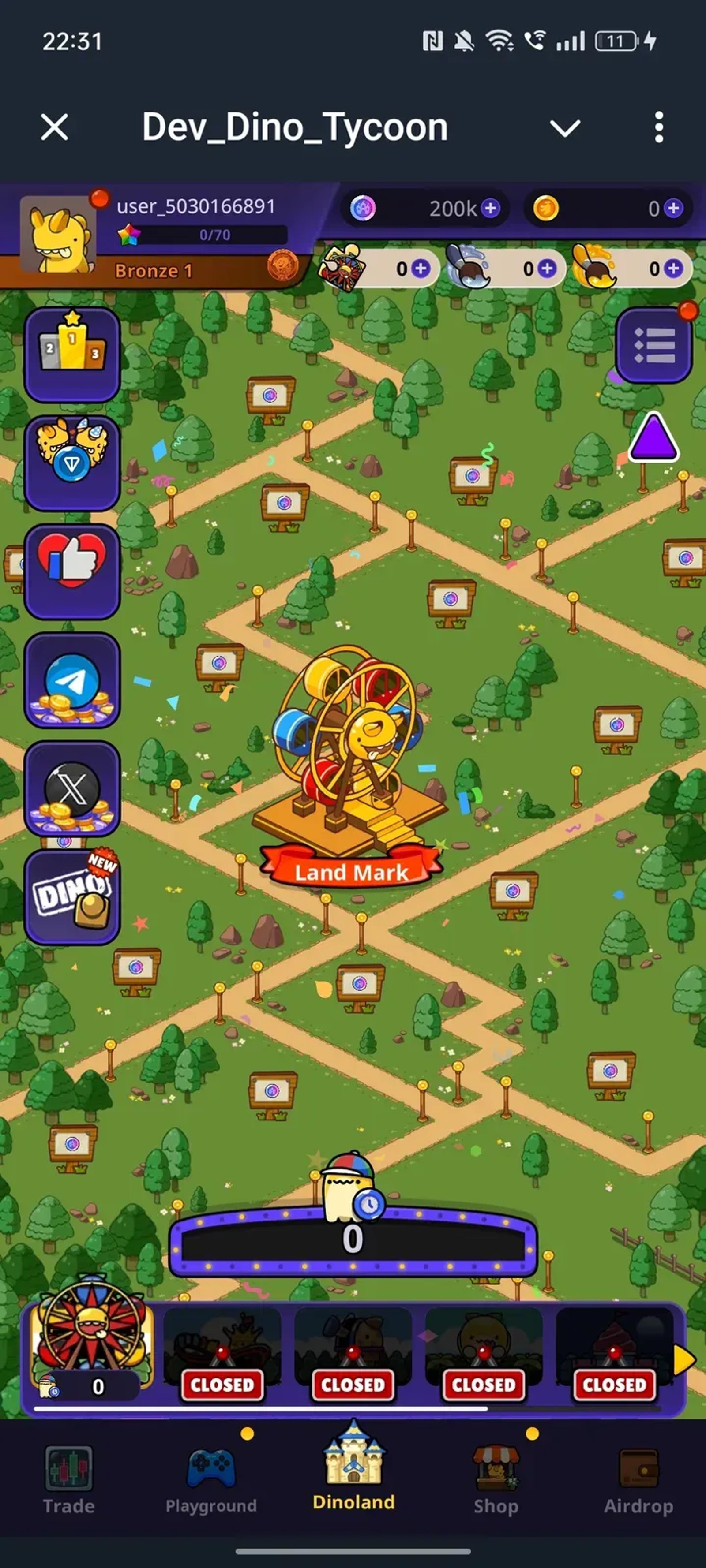
Task: Open the quest list in top-right corner
Action: 653,344
